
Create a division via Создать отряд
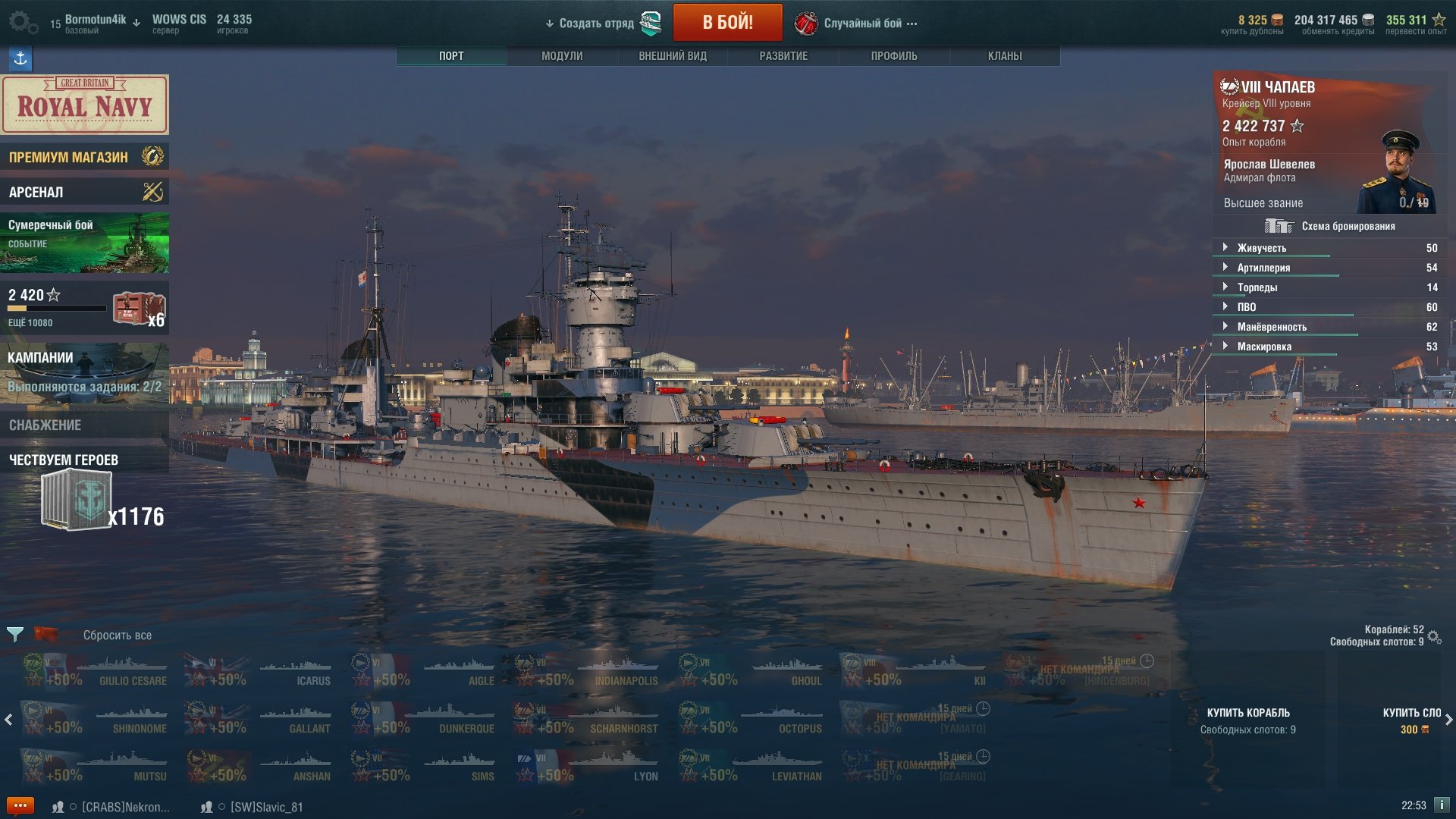596,24
